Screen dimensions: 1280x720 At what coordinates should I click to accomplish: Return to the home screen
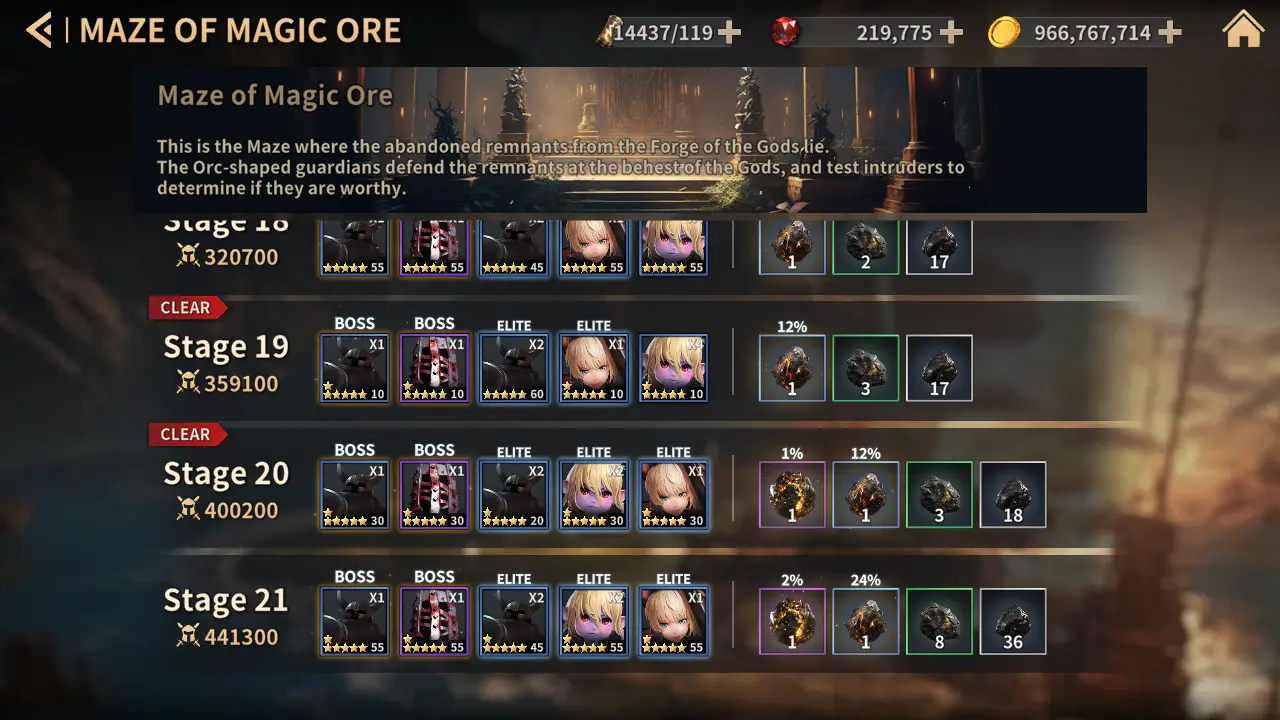click(1243, 31)
